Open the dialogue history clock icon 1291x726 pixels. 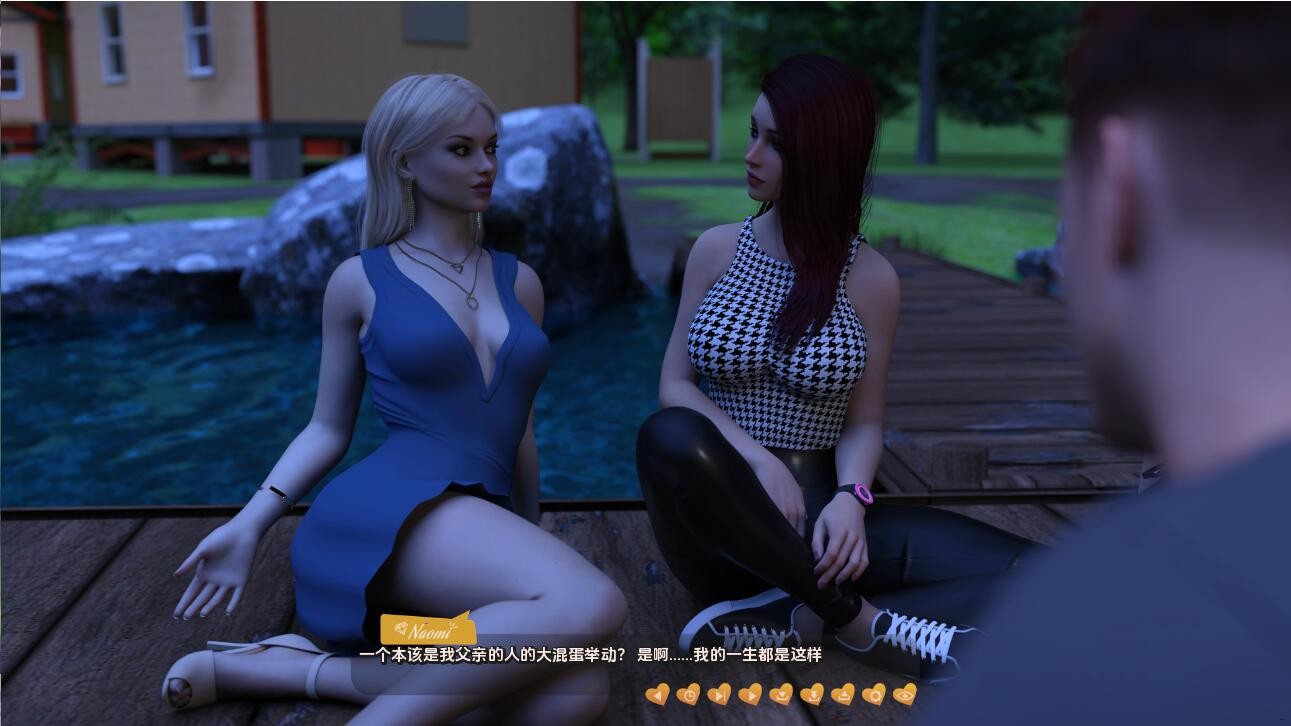point(688,694)
